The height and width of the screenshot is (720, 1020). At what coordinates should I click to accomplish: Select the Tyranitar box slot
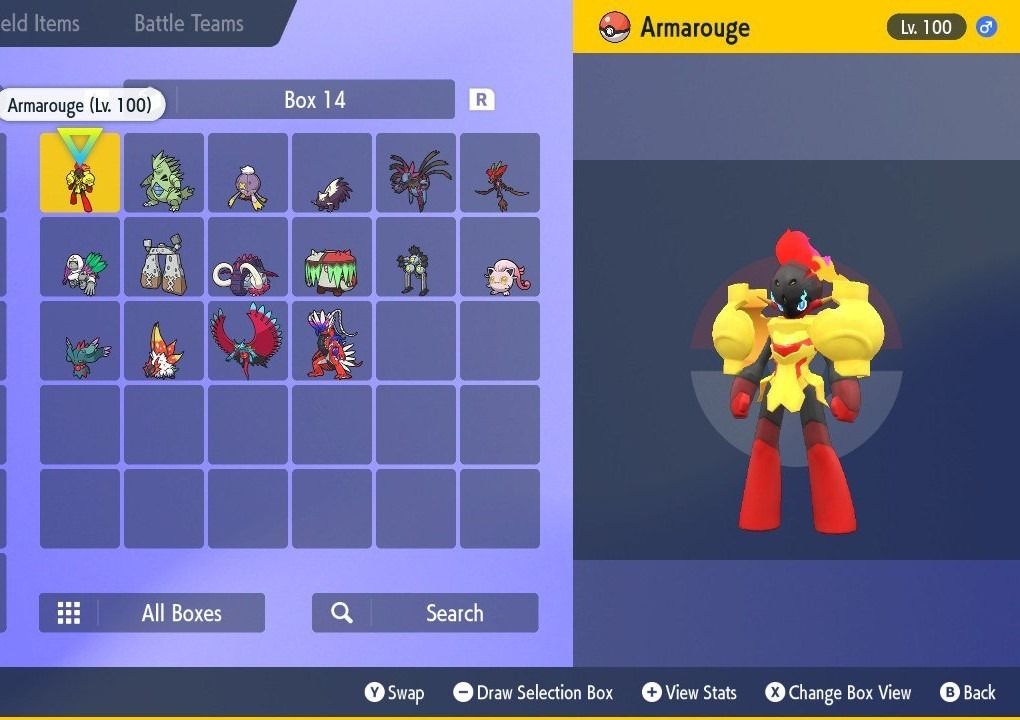pyautogui.click(x=164, y=173)
